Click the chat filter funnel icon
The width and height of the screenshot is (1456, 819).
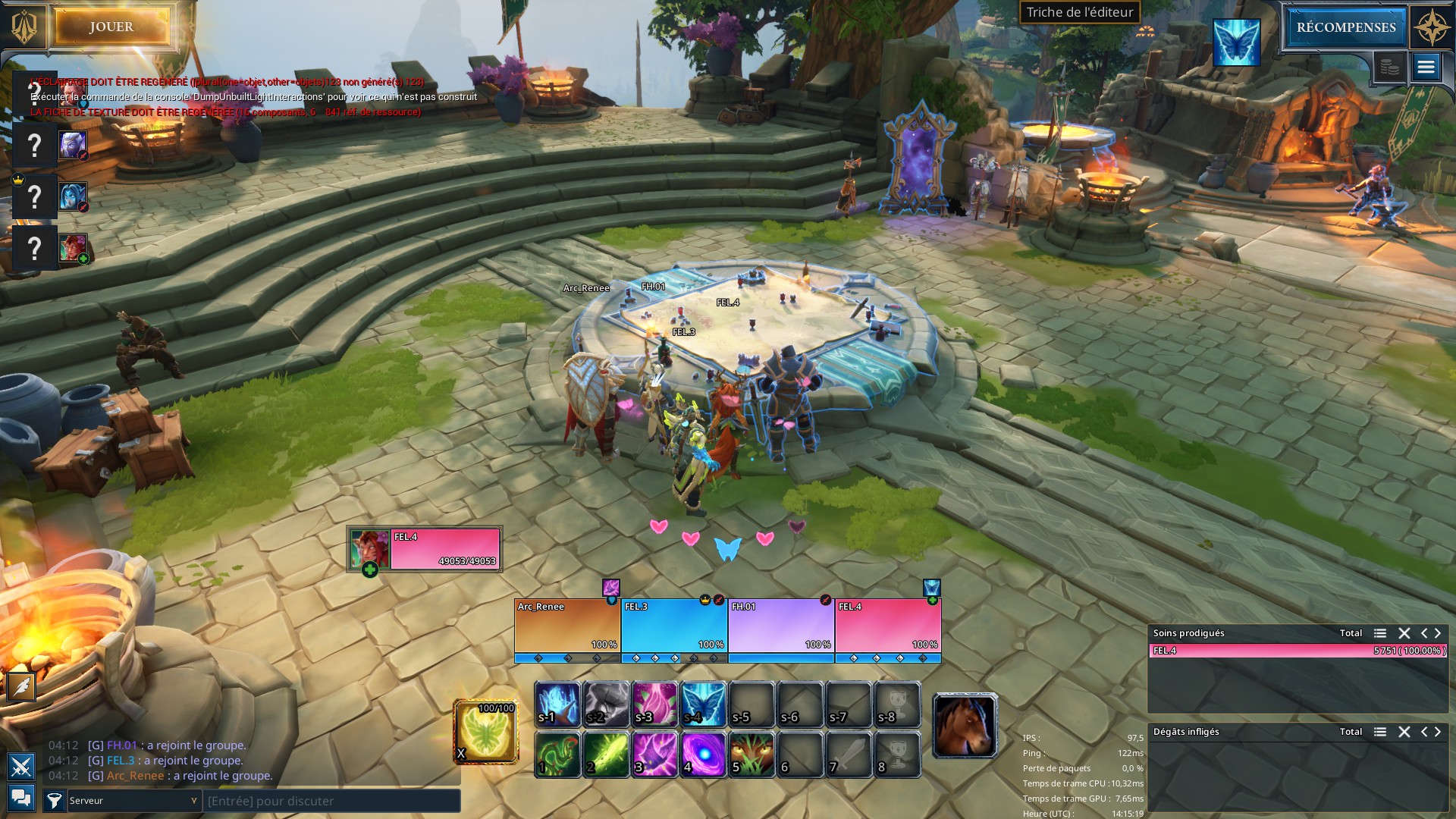click(x=55, y=801)
